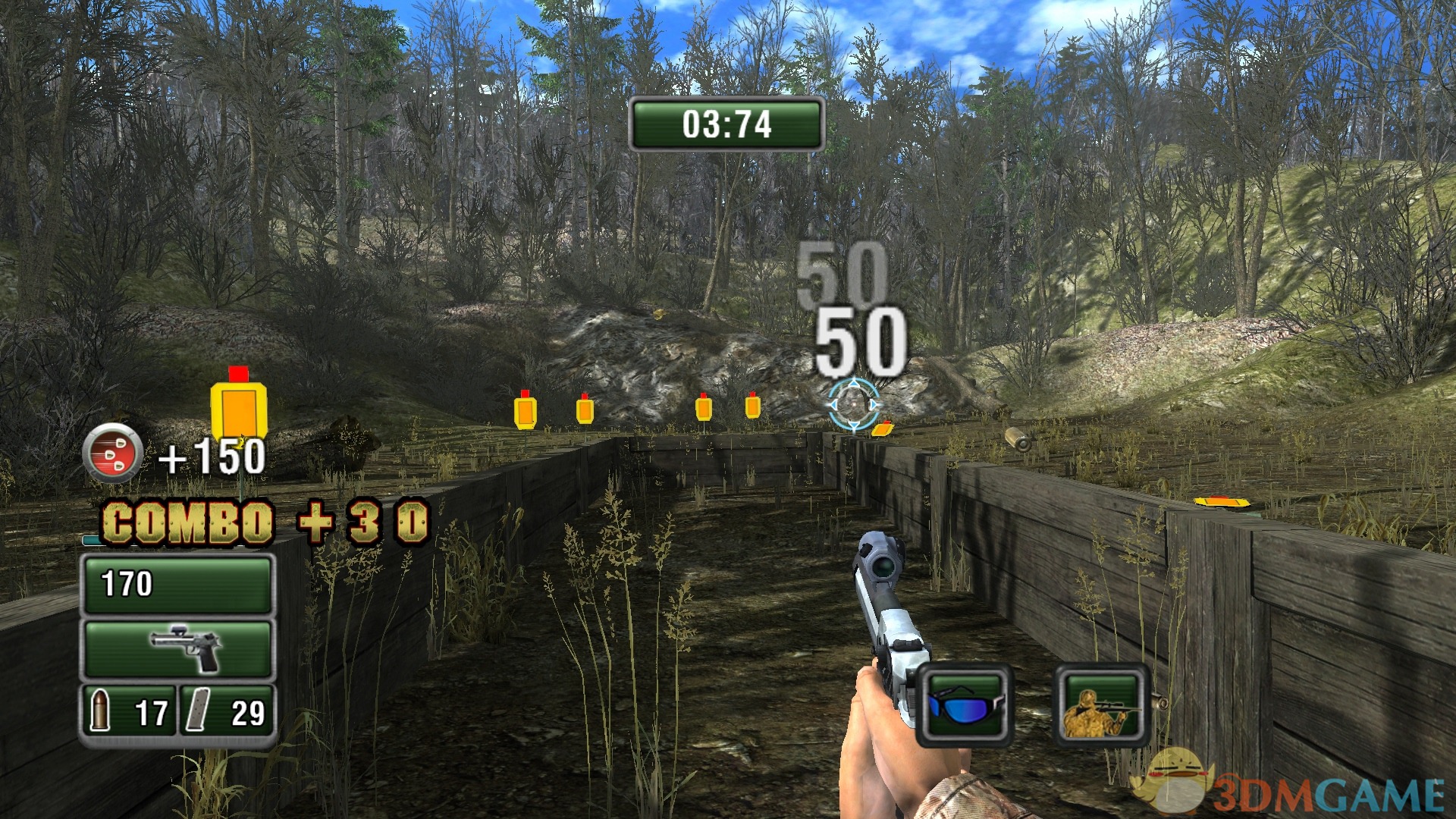Click the red triple-bullet bonus icon
The image size is (1456, 819).
tap(113, 453)
